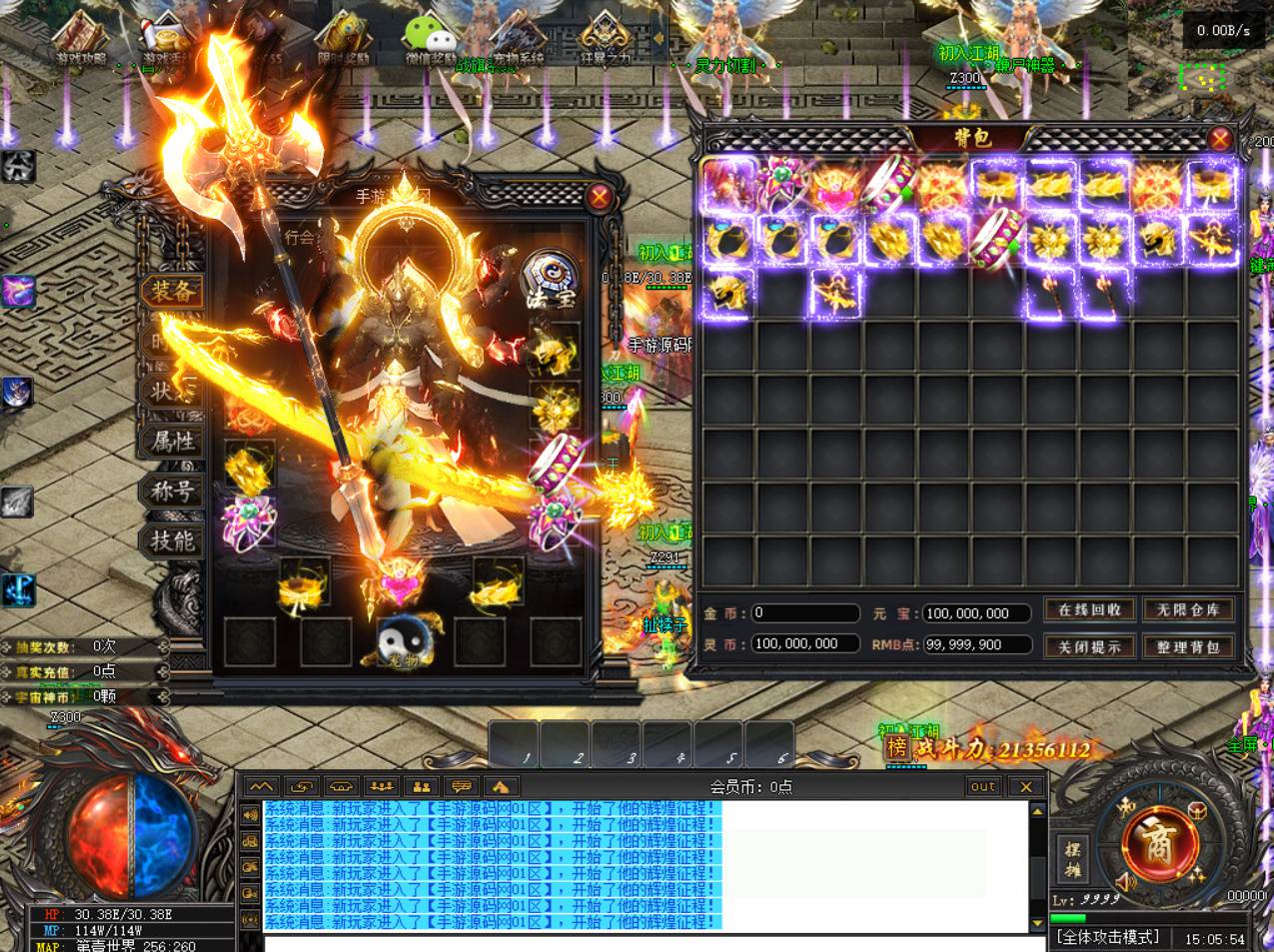Activate the 狂暴之力 rage power icon

click(x=606, y=38)
